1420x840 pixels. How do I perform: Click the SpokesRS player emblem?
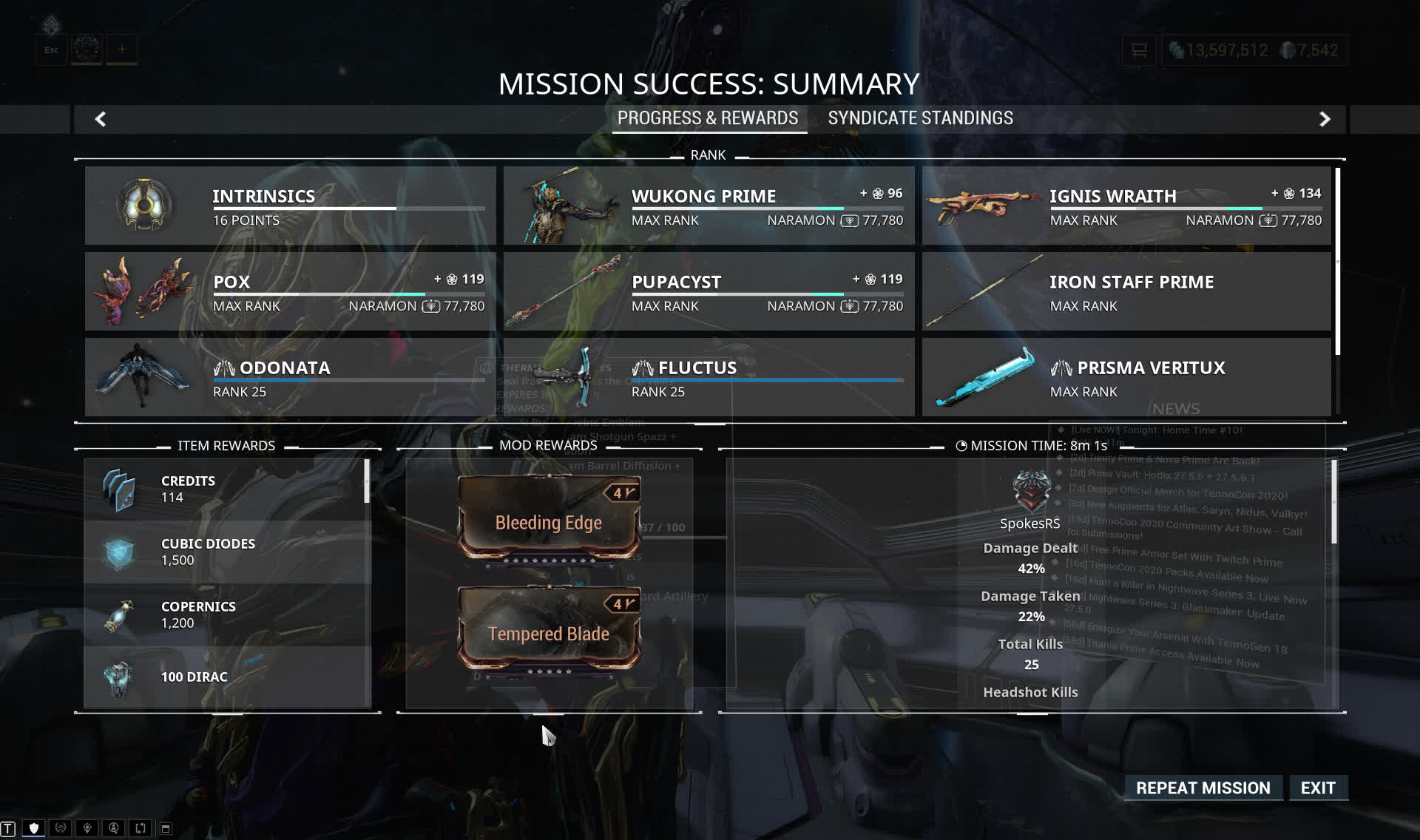click(1031, 491)
